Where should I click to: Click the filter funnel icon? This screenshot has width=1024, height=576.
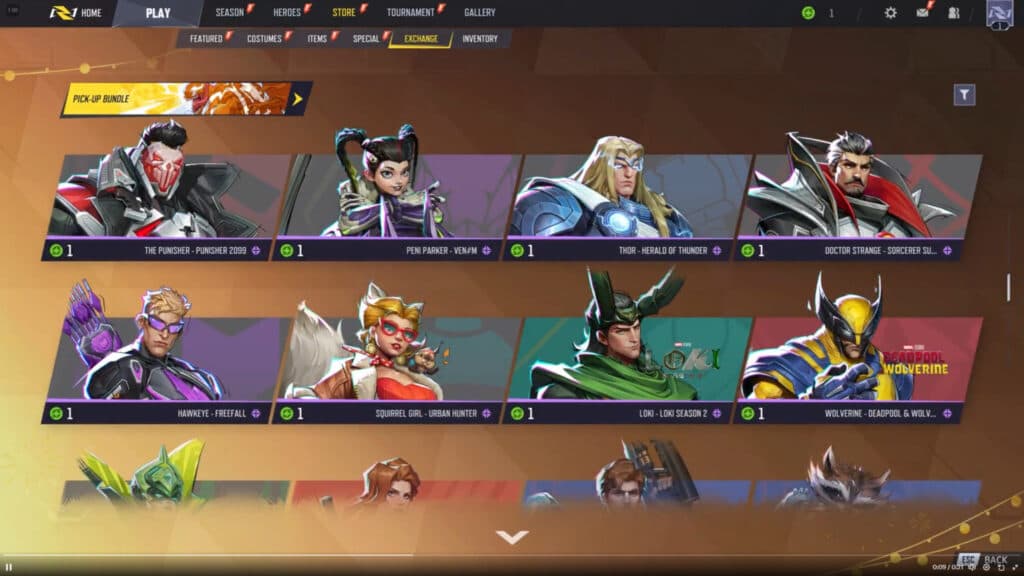pos(964,95)
